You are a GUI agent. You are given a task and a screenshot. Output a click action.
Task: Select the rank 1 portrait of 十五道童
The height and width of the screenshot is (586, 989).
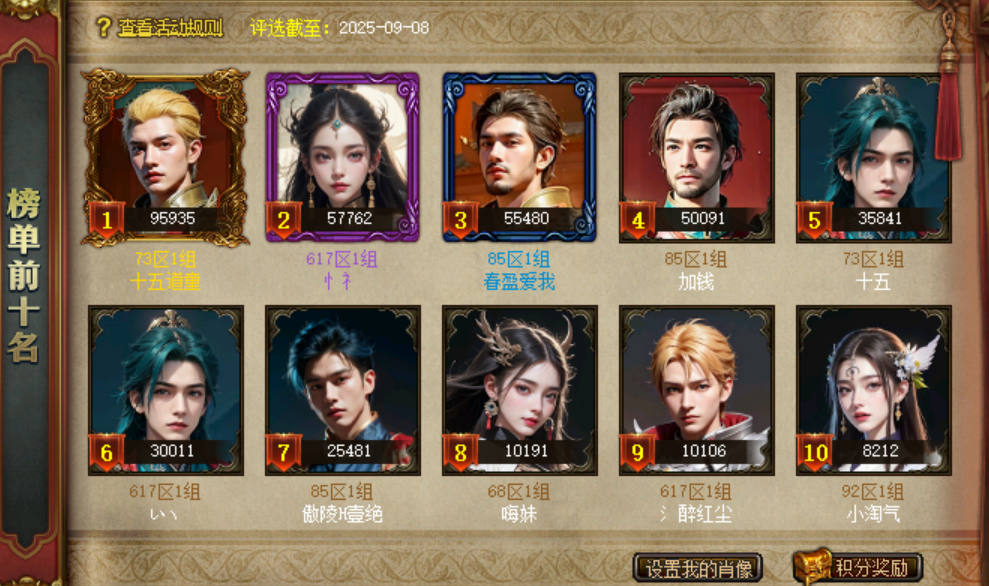pos(165,155)
